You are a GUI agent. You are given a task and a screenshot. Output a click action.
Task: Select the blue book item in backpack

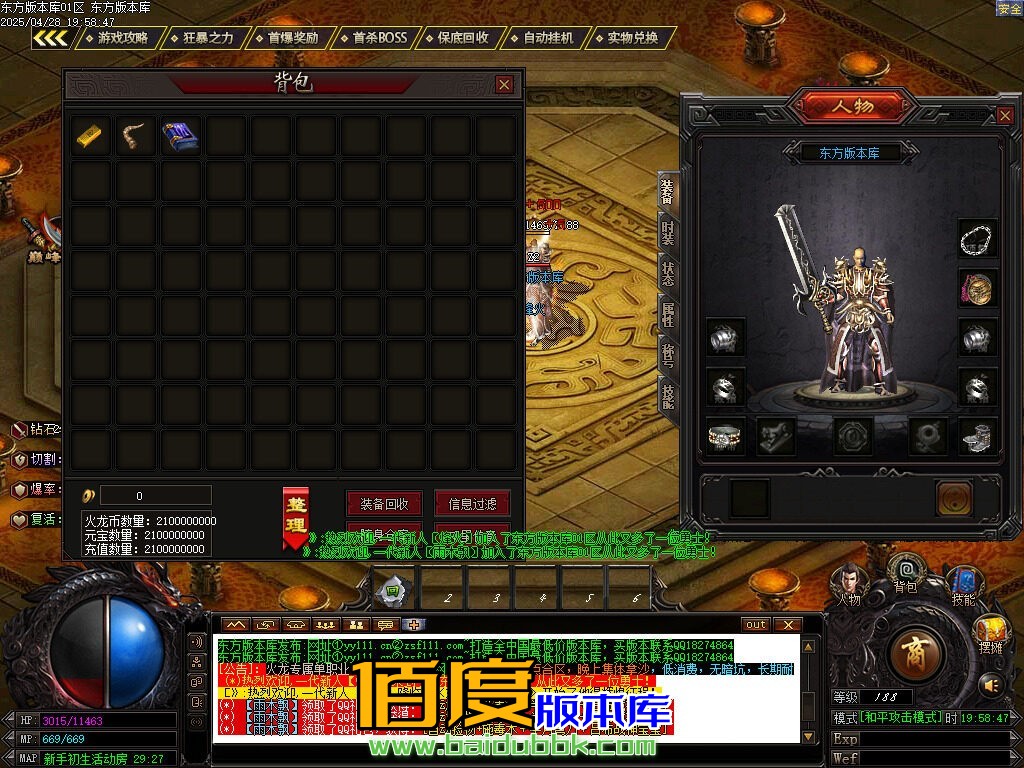[180, 136]
